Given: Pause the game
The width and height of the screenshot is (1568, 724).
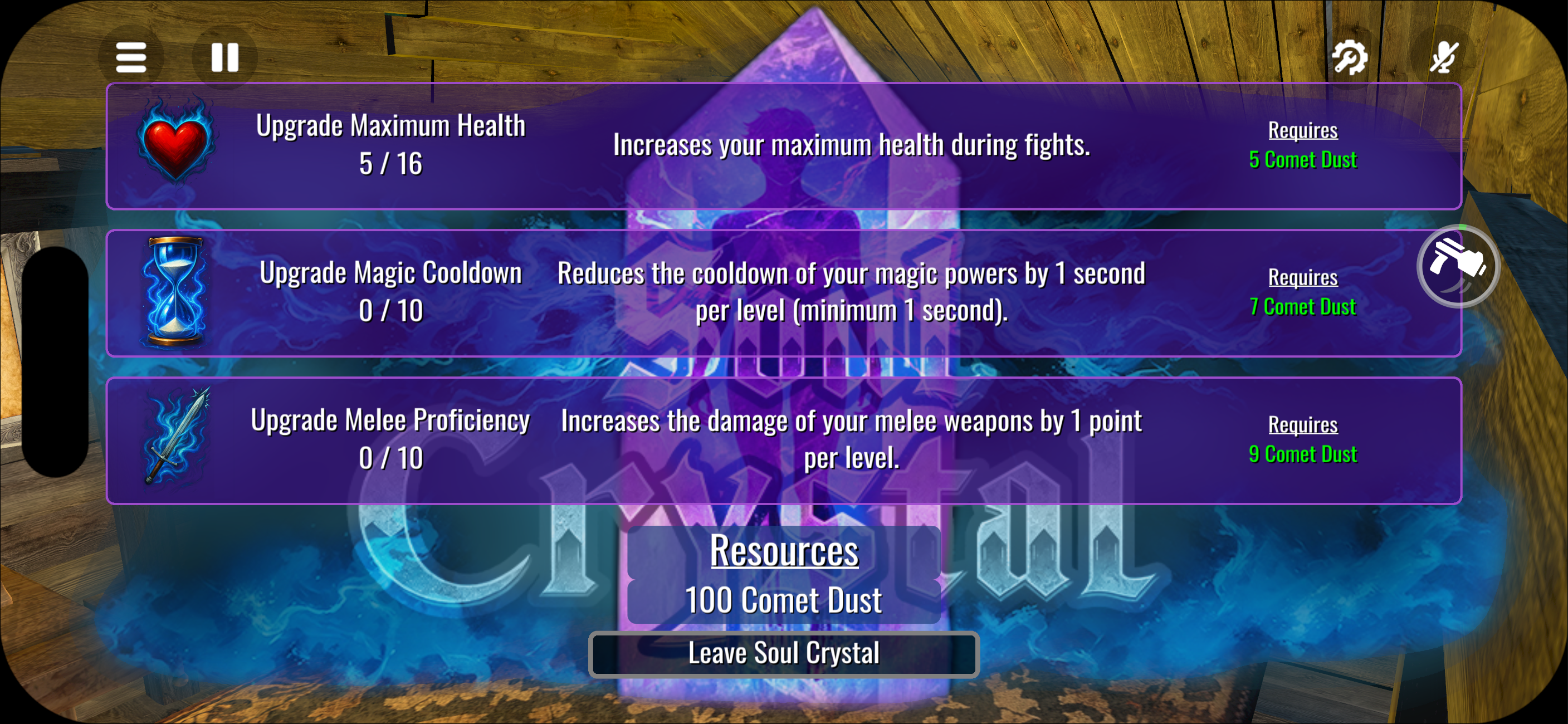Looking at the screenshot, I should (x=224, y=58).
